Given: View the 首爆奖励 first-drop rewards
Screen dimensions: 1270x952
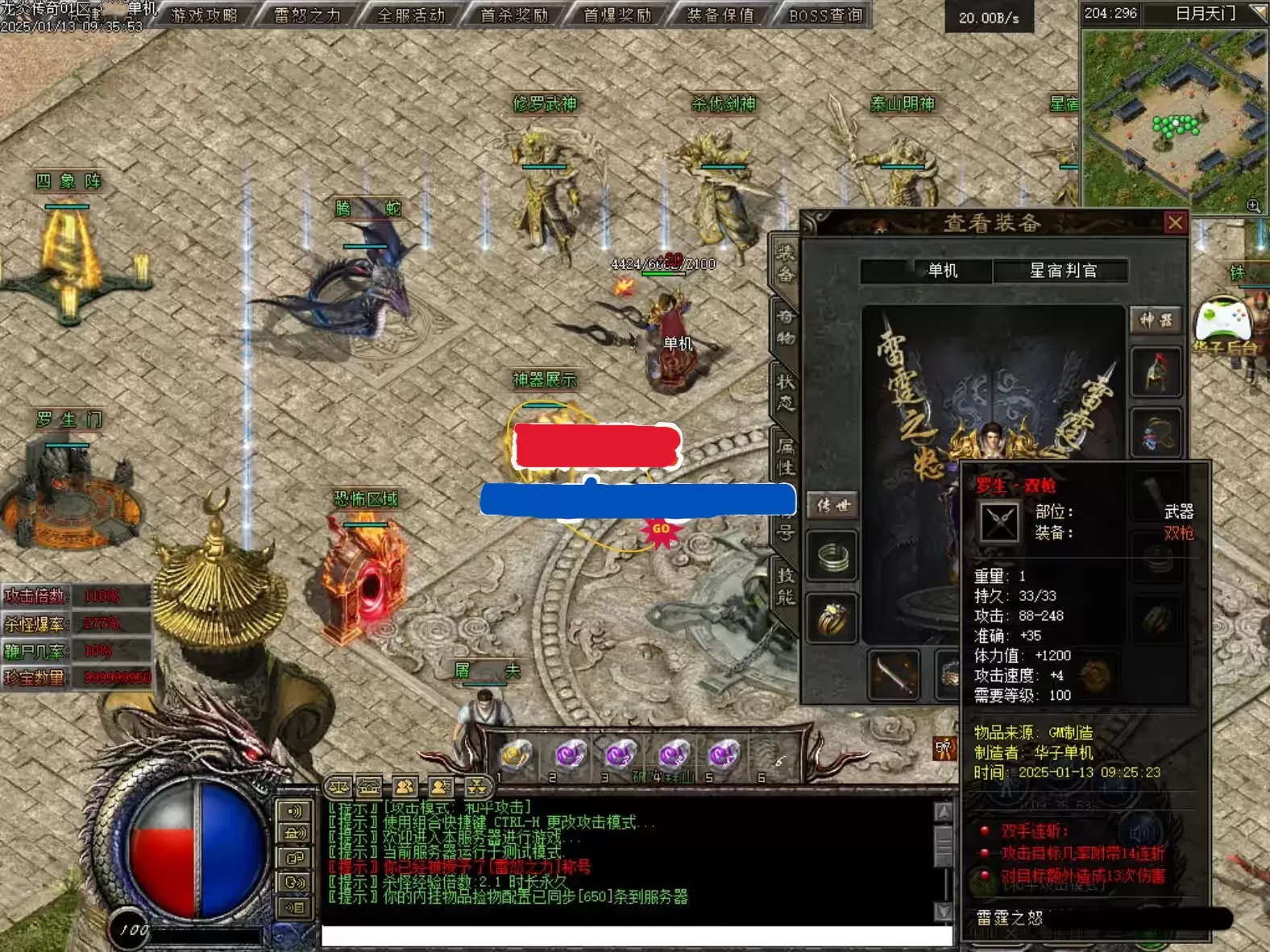Looking at the screenshot, I should coord(617,14).
